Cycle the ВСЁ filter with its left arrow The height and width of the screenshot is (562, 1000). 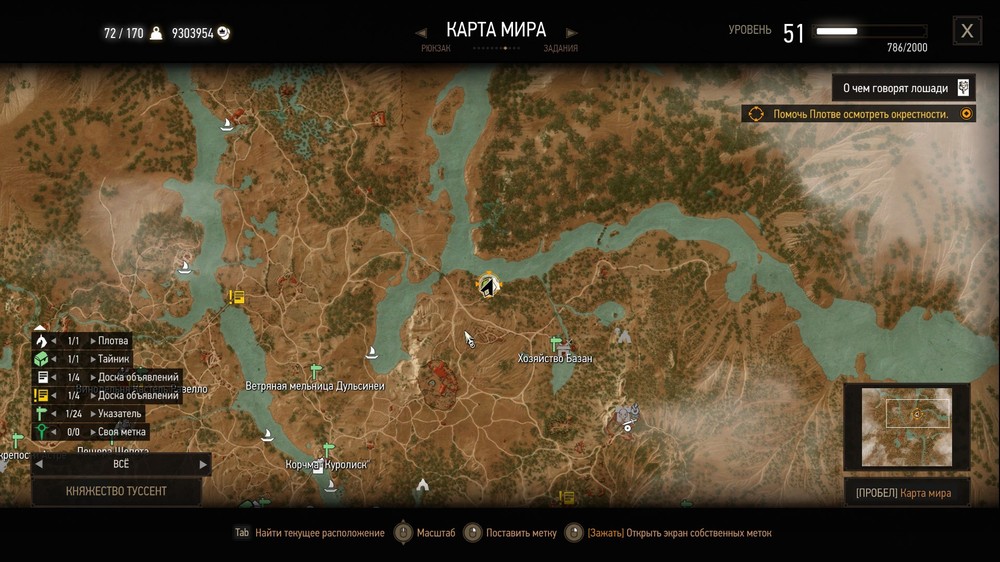click(x=39, y=464)
